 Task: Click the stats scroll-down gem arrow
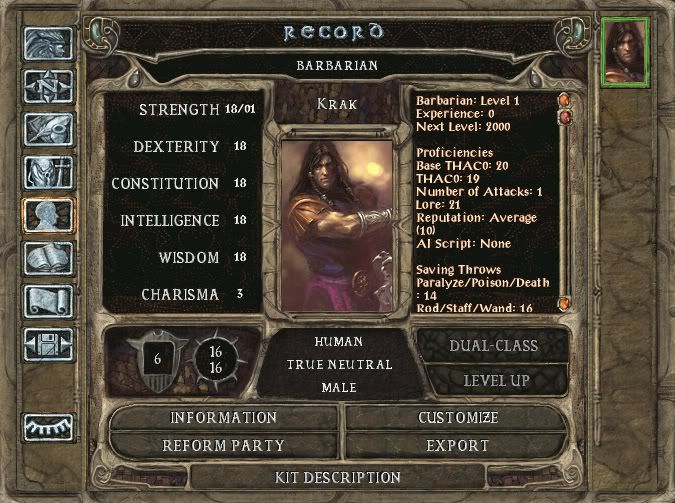click(564, 303)
